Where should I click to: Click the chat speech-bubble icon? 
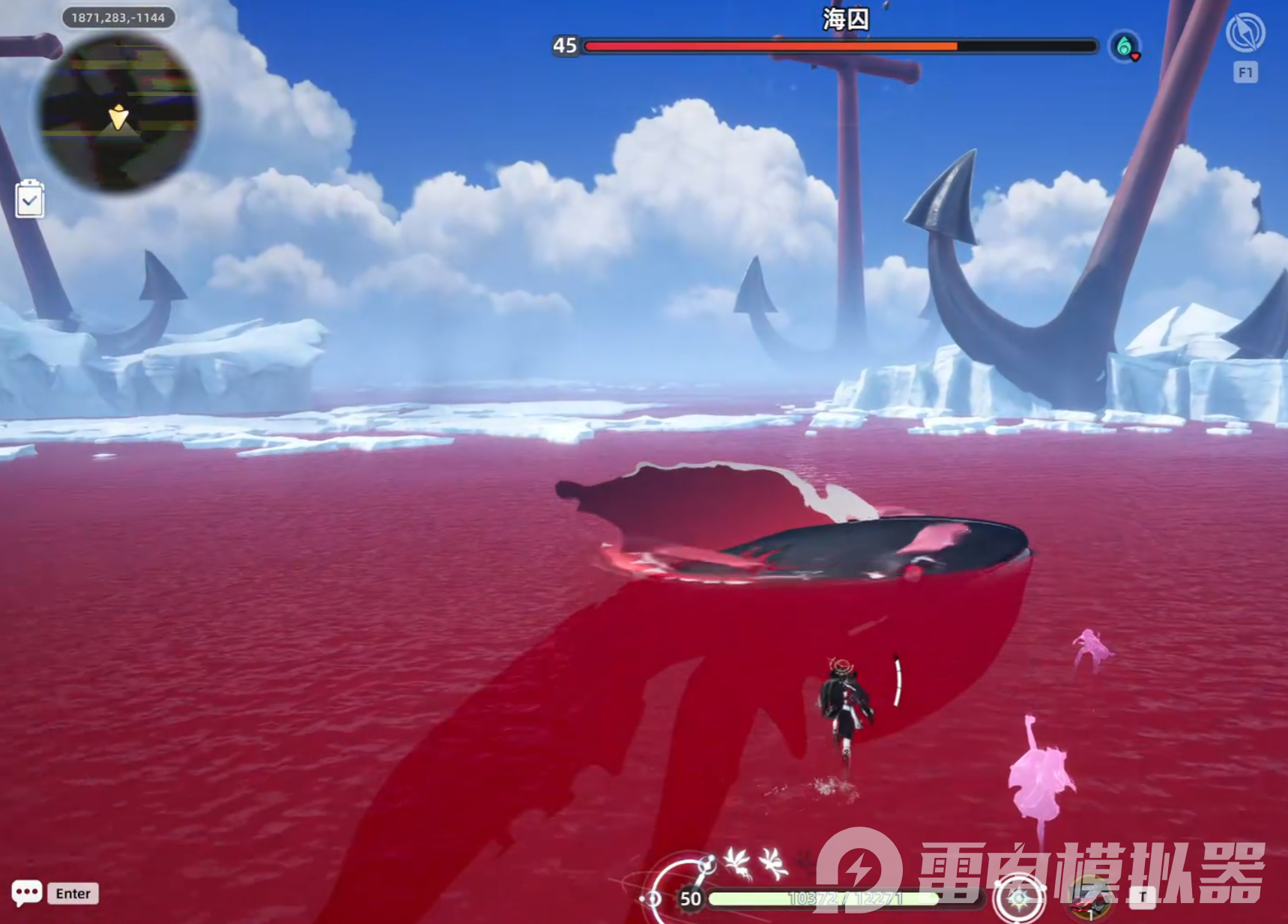coord(28,893)
